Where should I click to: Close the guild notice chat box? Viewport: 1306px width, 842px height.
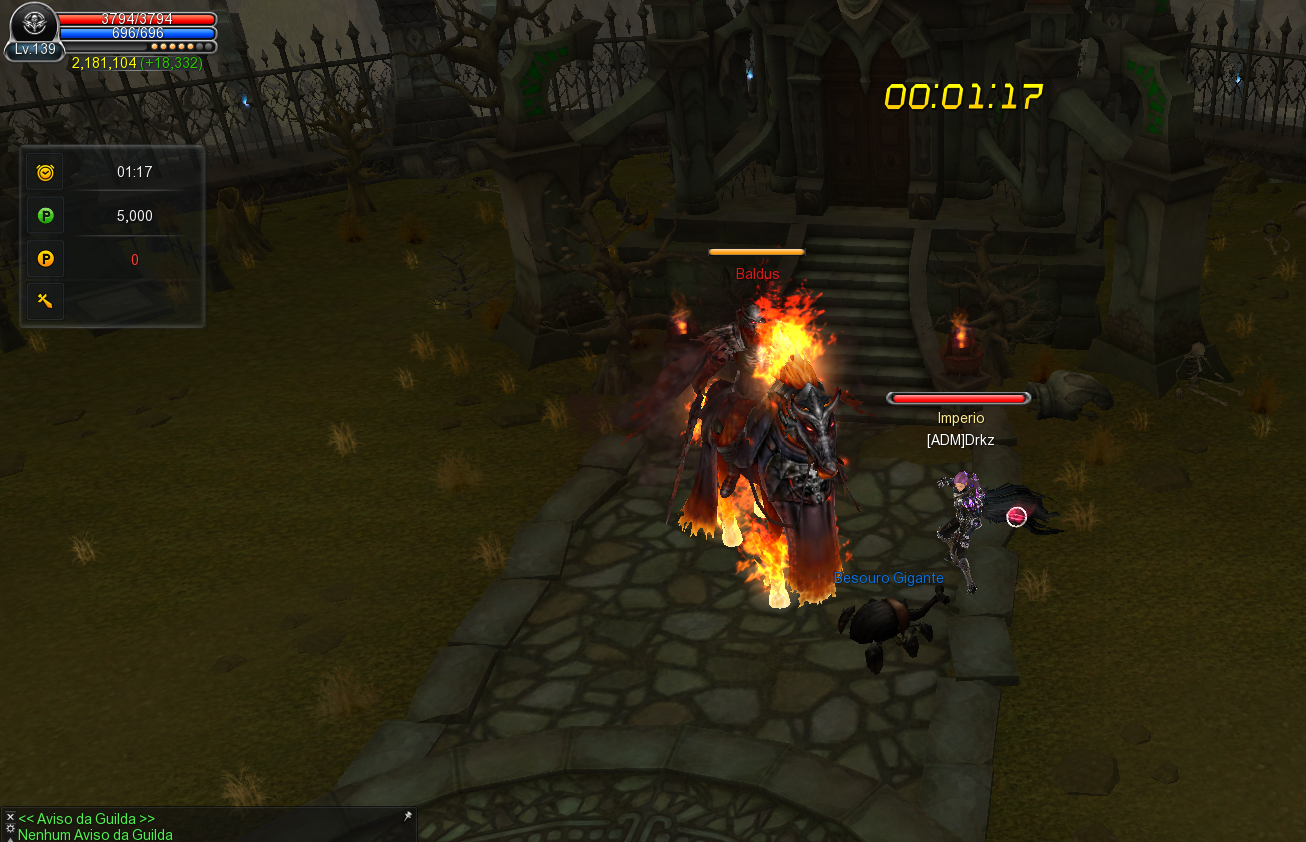[x=10, y=817]
